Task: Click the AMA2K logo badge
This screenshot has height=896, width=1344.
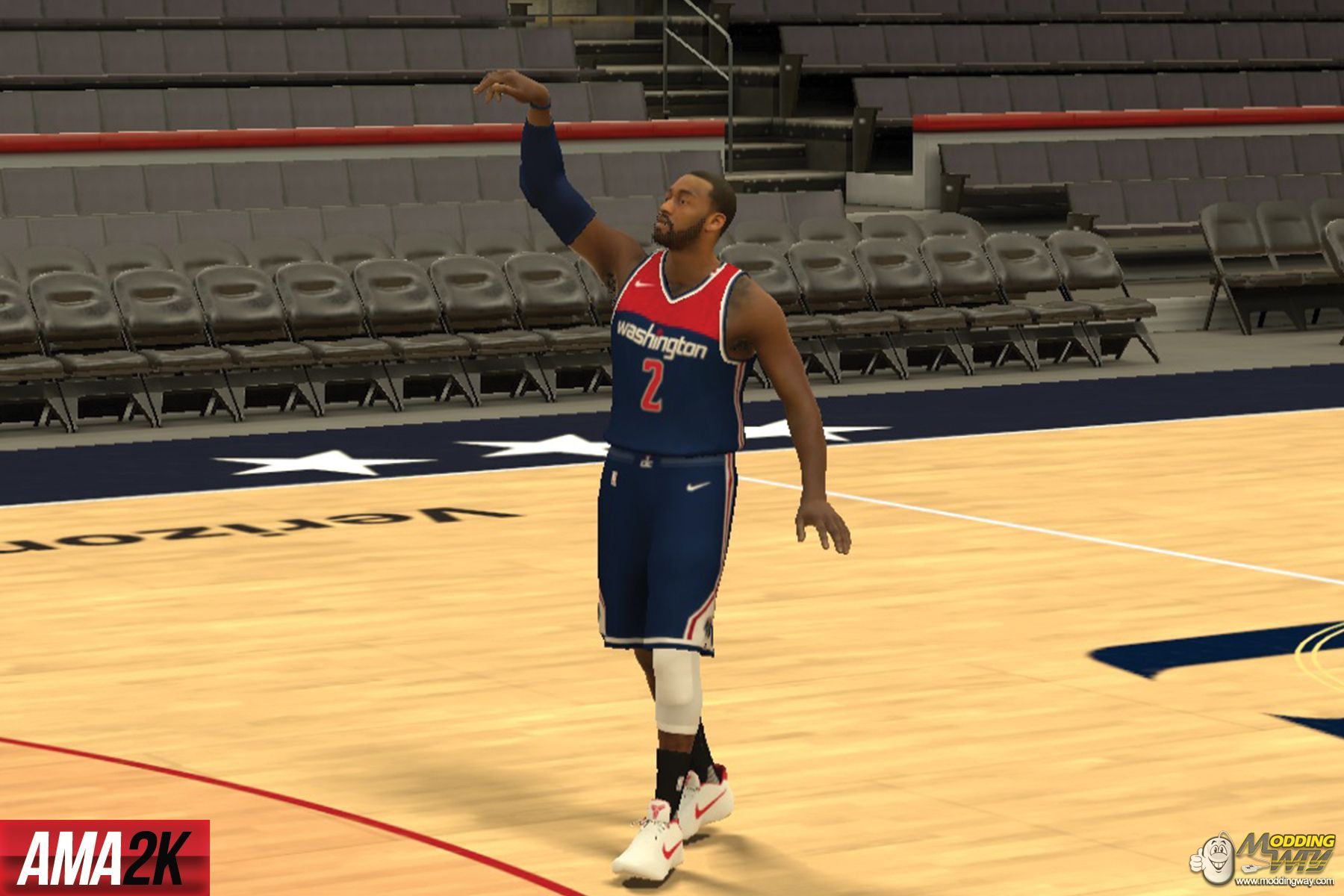Action: 105,858
